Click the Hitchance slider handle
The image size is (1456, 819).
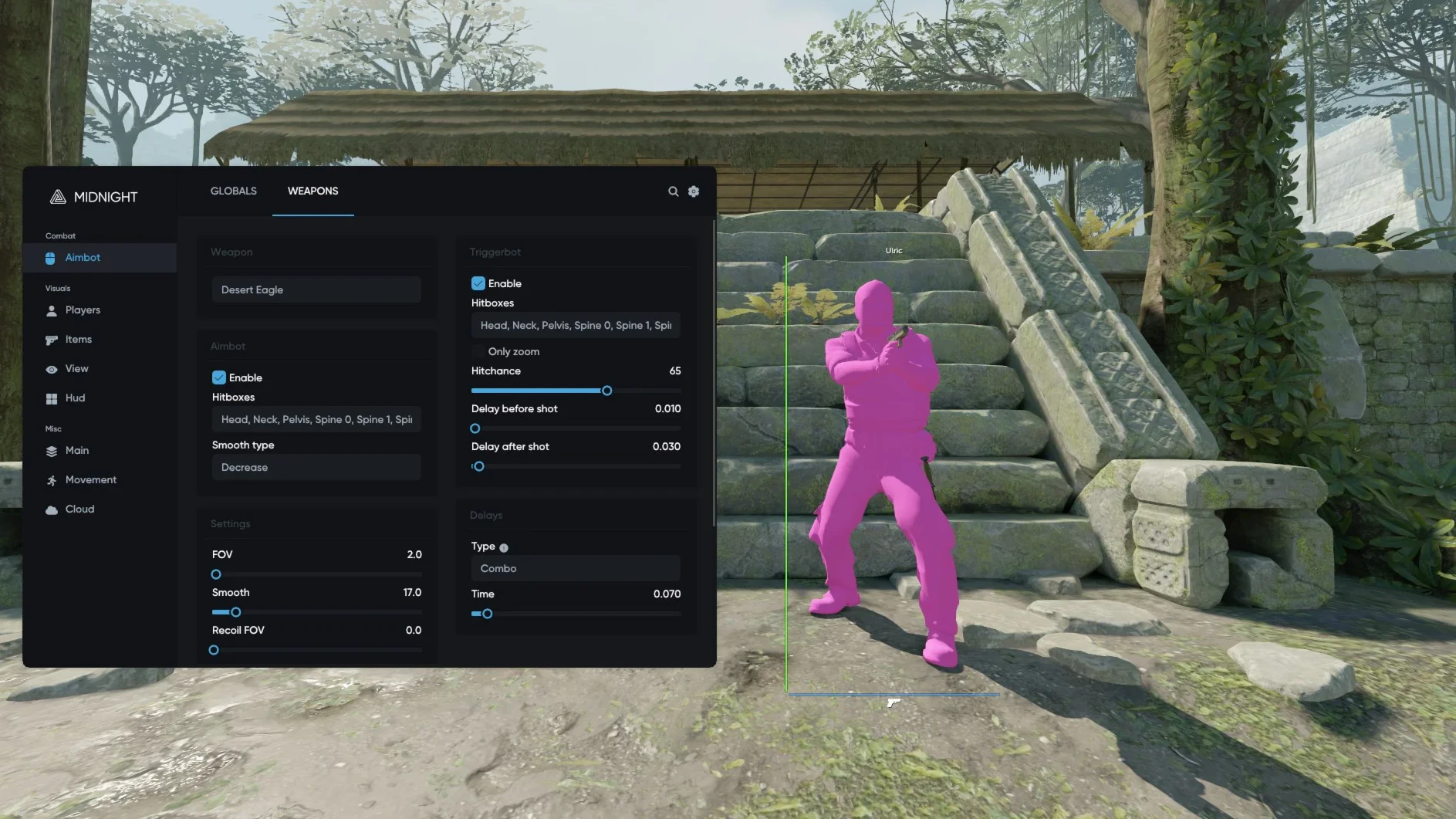[x=607, y=391]
